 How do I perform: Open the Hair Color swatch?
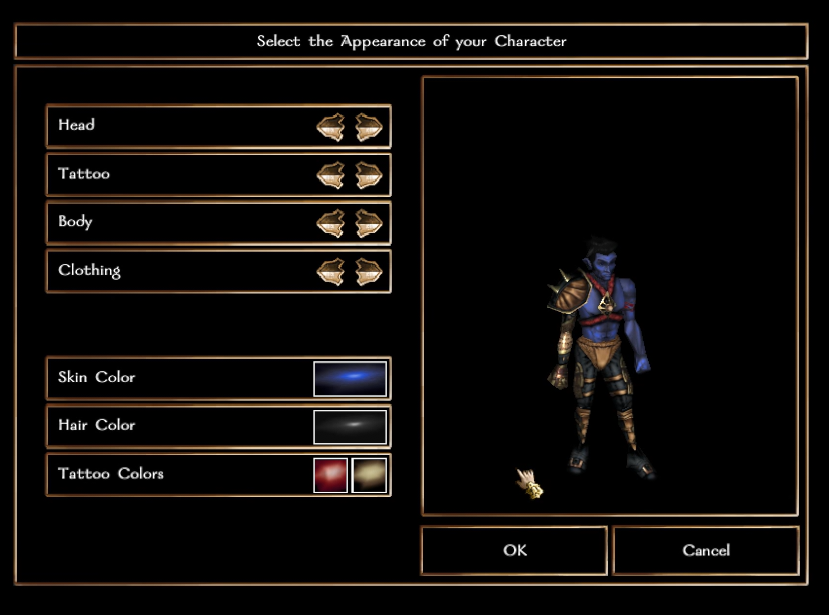click(x=350, y=427)
